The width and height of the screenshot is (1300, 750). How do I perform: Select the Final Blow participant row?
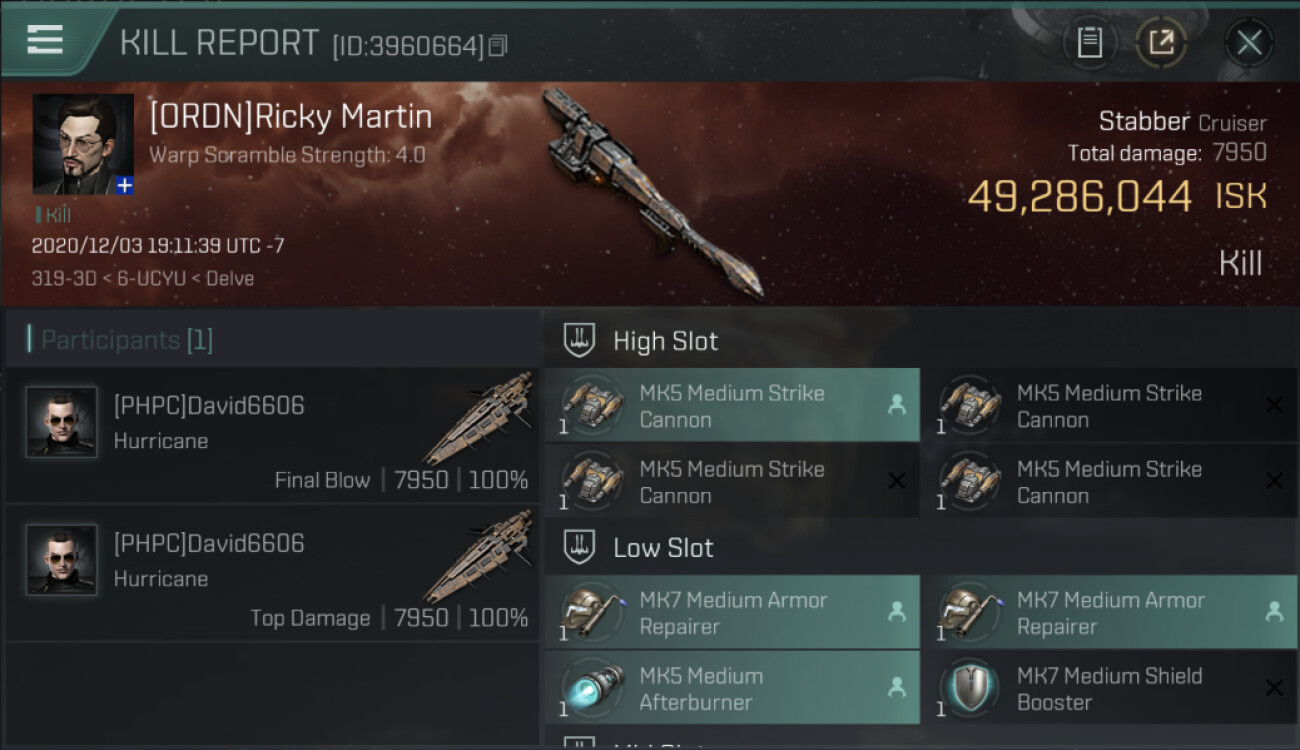(272, 435)
